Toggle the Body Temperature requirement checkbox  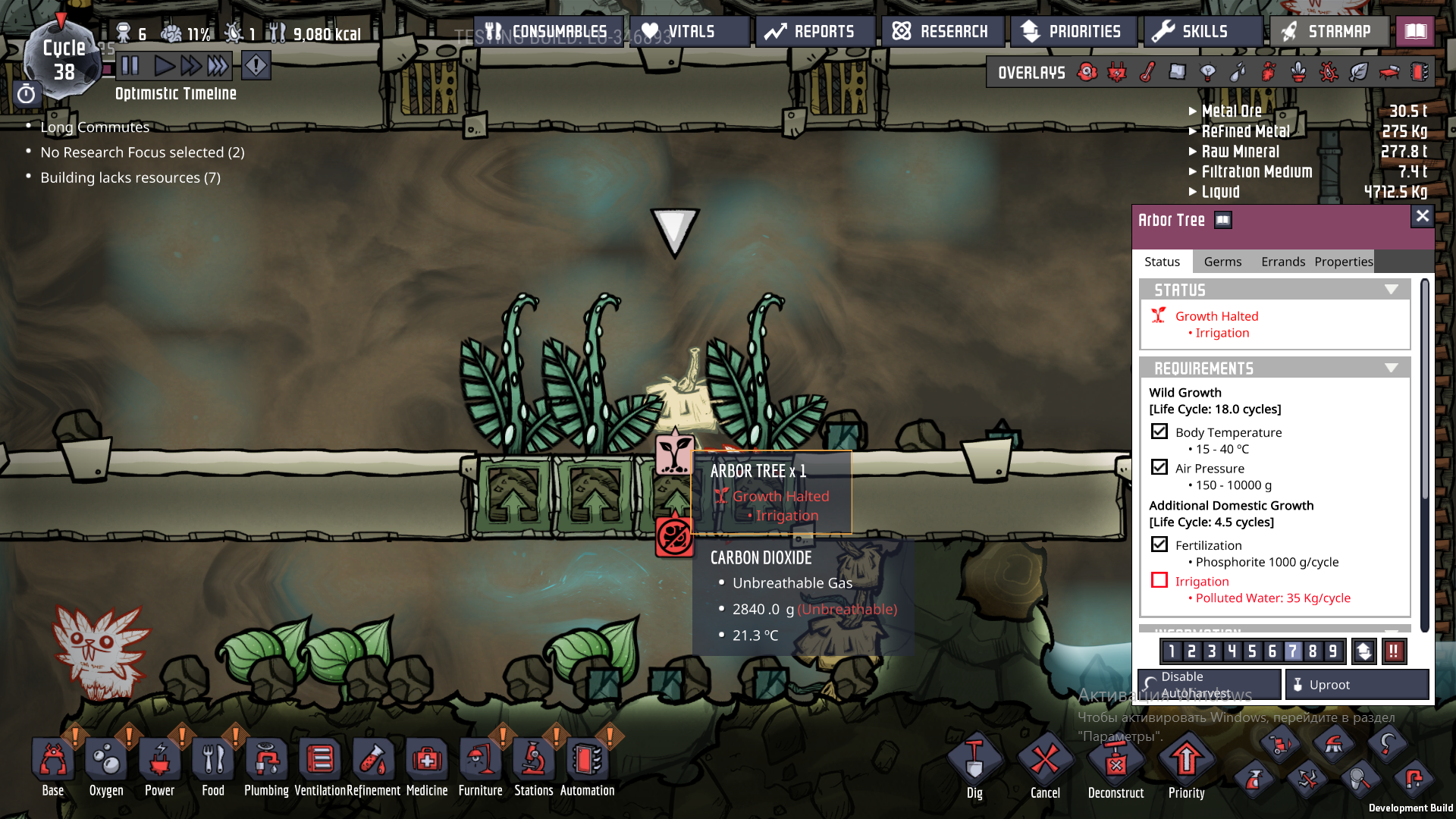click(x=1159, y=431)
